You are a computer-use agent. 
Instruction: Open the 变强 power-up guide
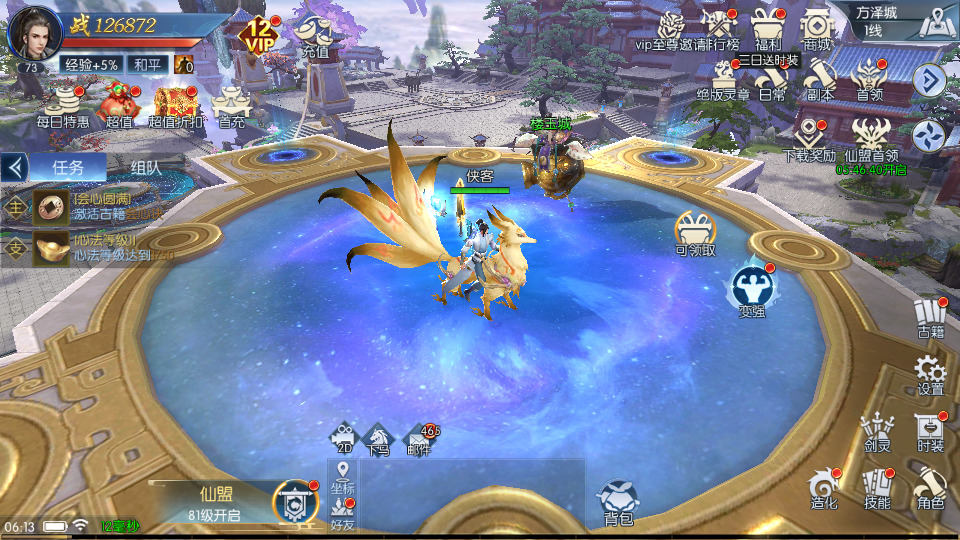tap(751, 290)
